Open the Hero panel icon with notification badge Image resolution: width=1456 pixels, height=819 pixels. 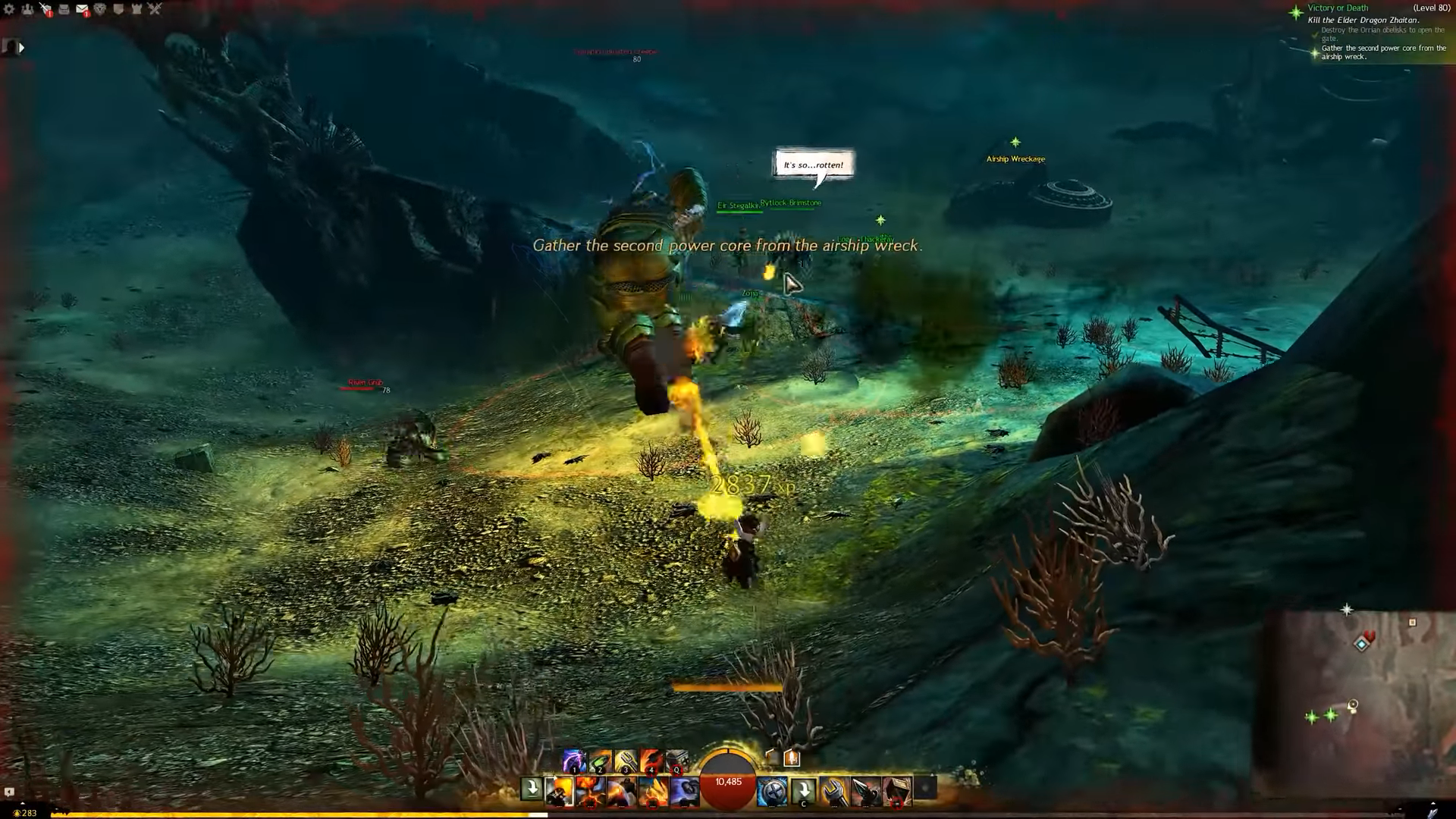point(47,10)
